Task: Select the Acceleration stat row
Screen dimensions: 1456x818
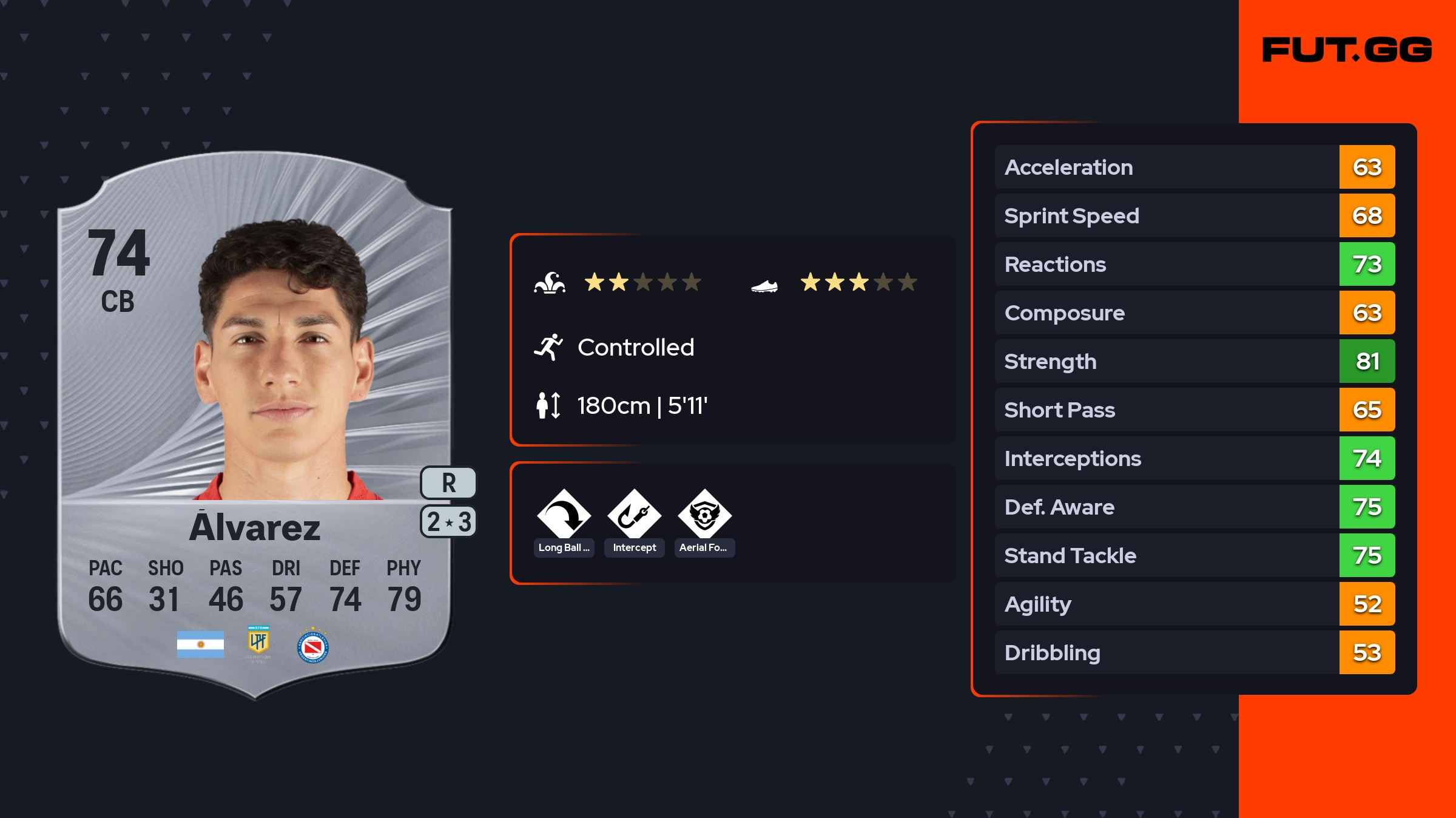Action: [1194, 167]
